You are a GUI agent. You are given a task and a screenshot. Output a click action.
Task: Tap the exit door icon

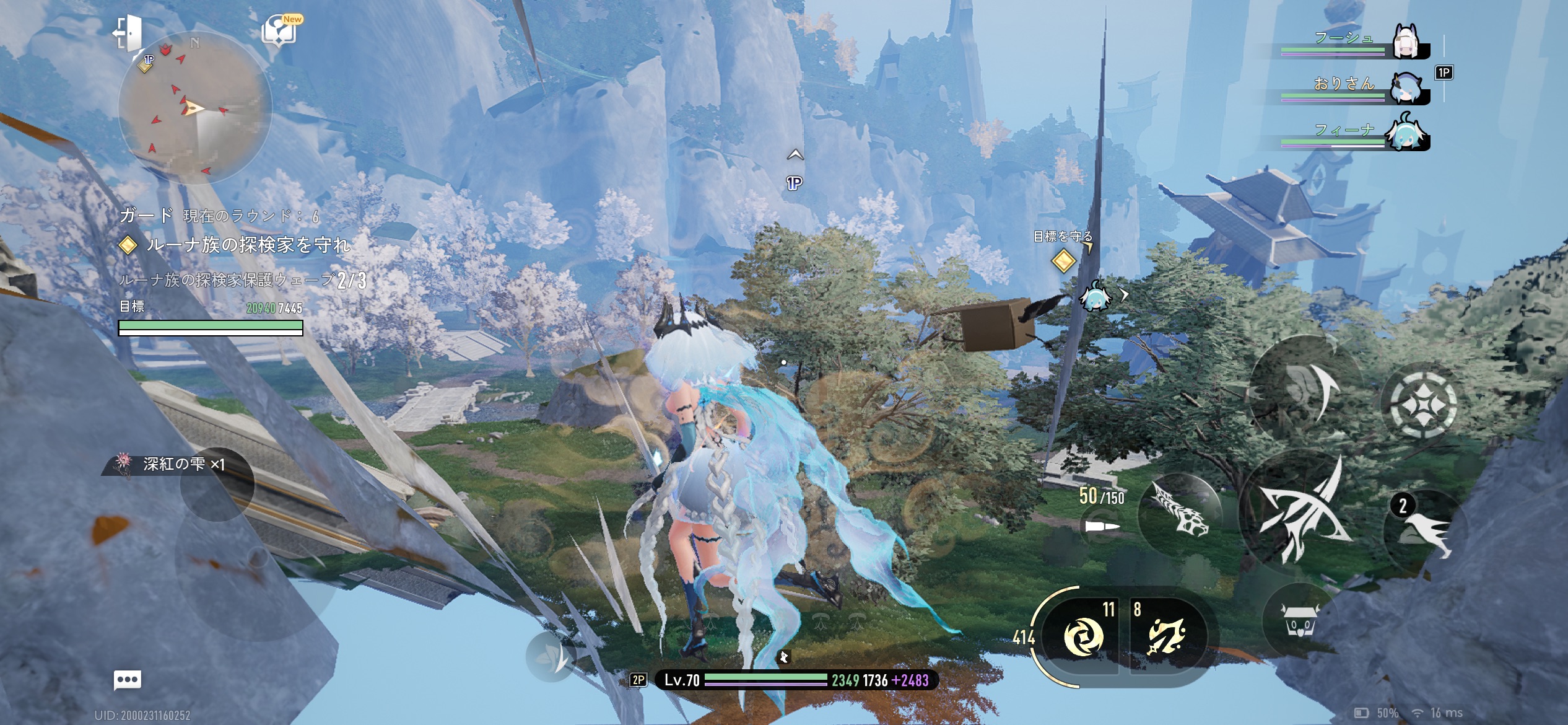point(128,32)
